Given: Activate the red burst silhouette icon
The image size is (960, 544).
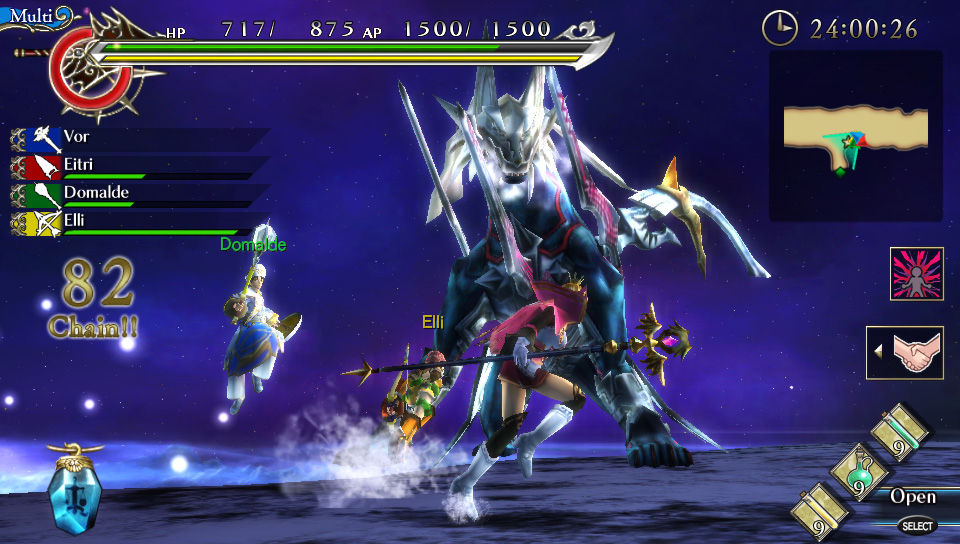Looking at the screenshot, I should tap(916, 273).
